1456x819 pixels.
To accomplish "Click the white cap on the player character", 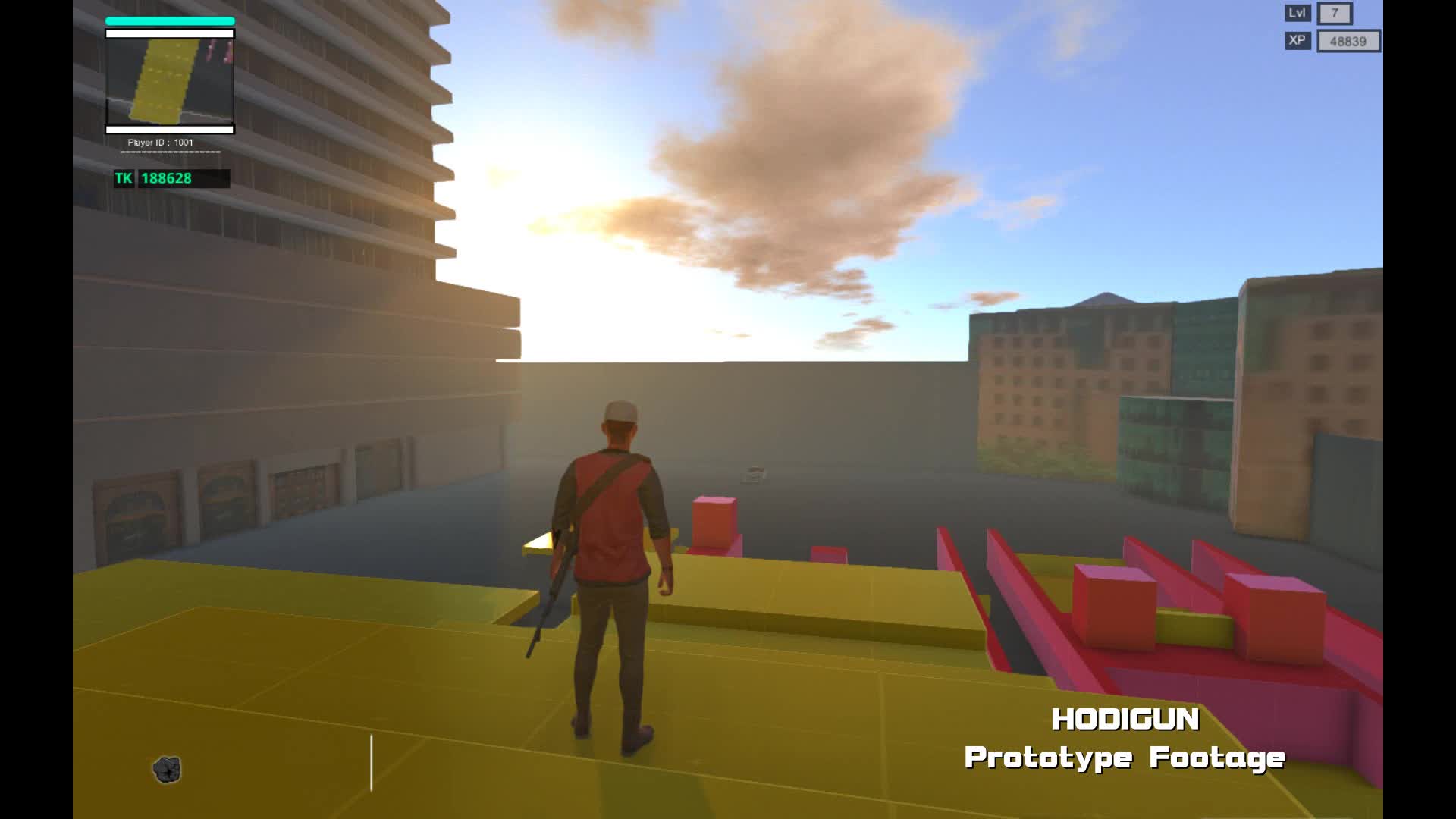I will pyautogui.click(x=619, y=410).
